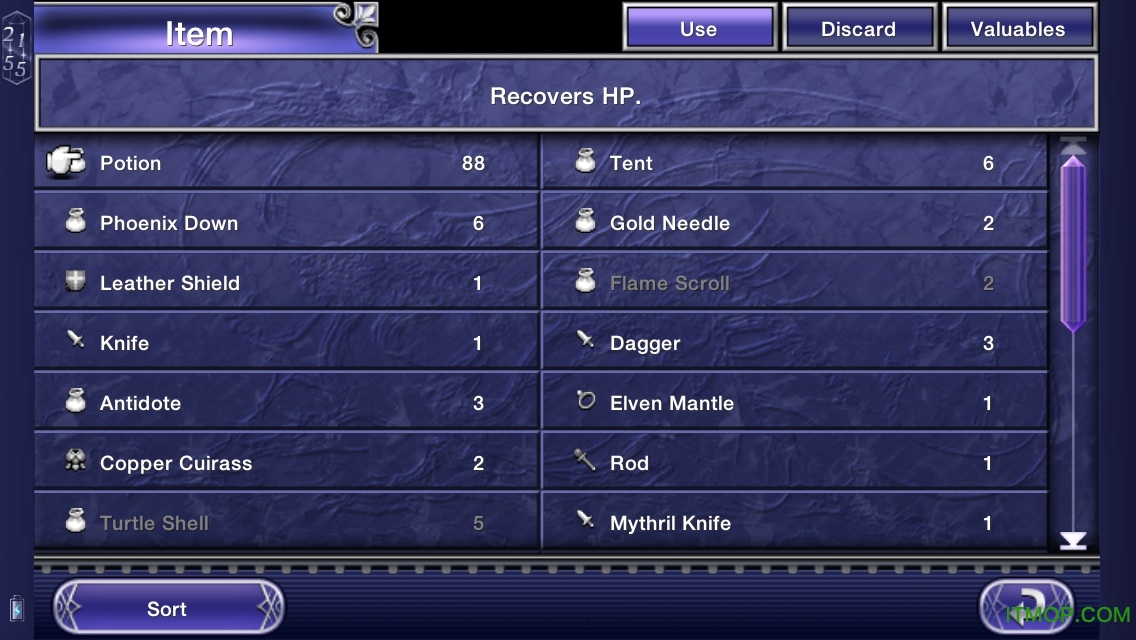The image size is (1136, 640).
Task: Select the Knife item
Action: 286,343
